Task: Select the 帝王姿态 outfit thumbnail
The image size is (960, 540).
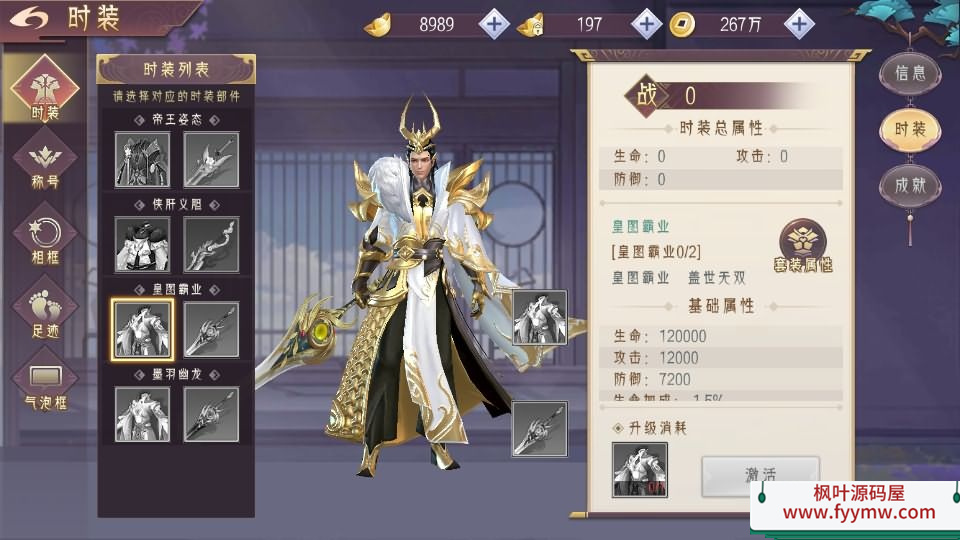Action: point(142,159)
